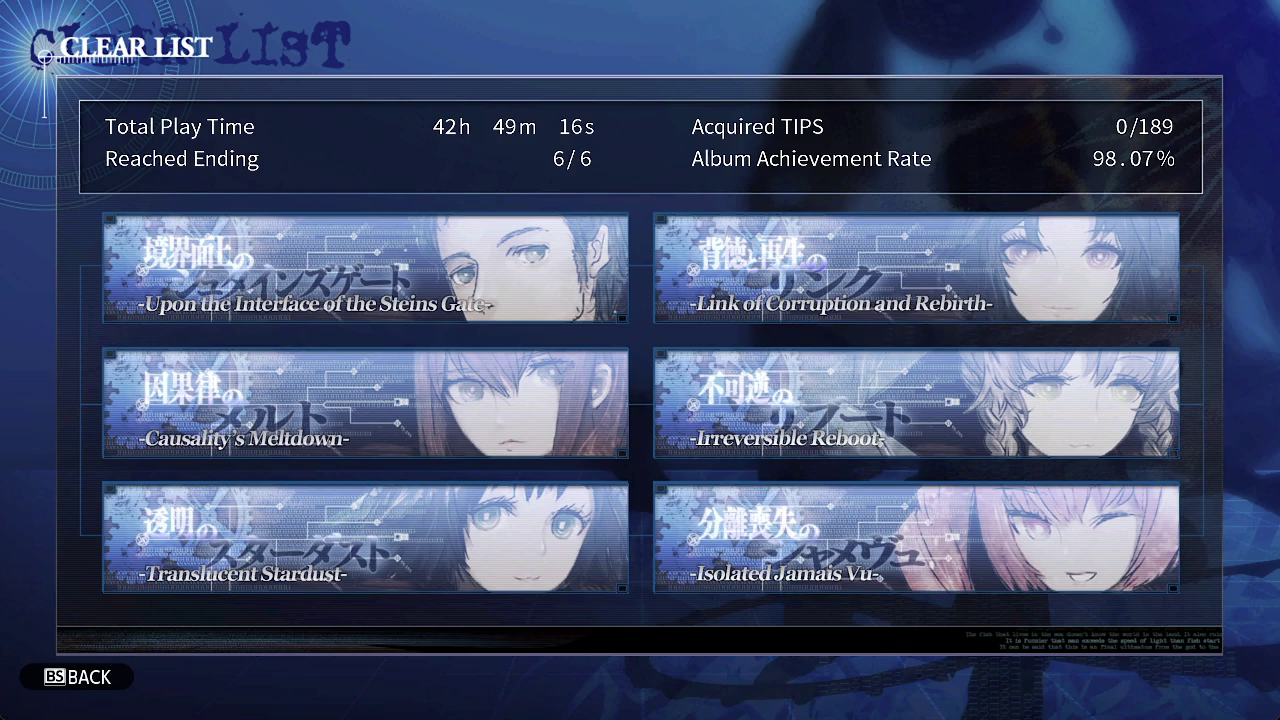View the Causality's Meltdown ending entry

click(x=365, y=403)
